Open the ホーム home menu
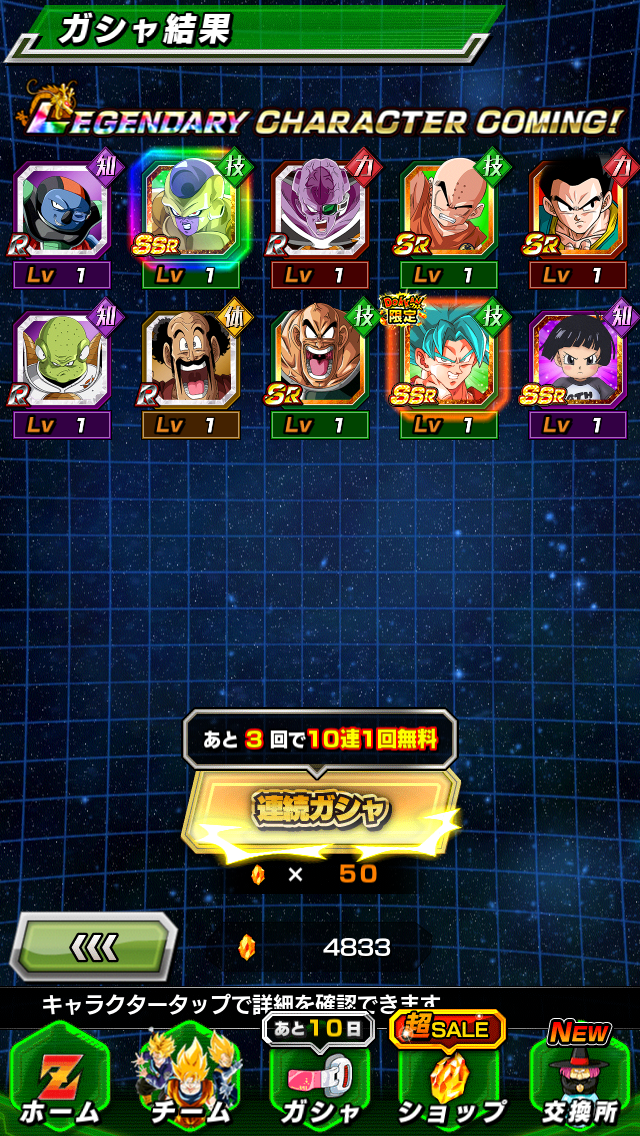The width and height of the screenshot is (640, 1136). point(58,1082)
